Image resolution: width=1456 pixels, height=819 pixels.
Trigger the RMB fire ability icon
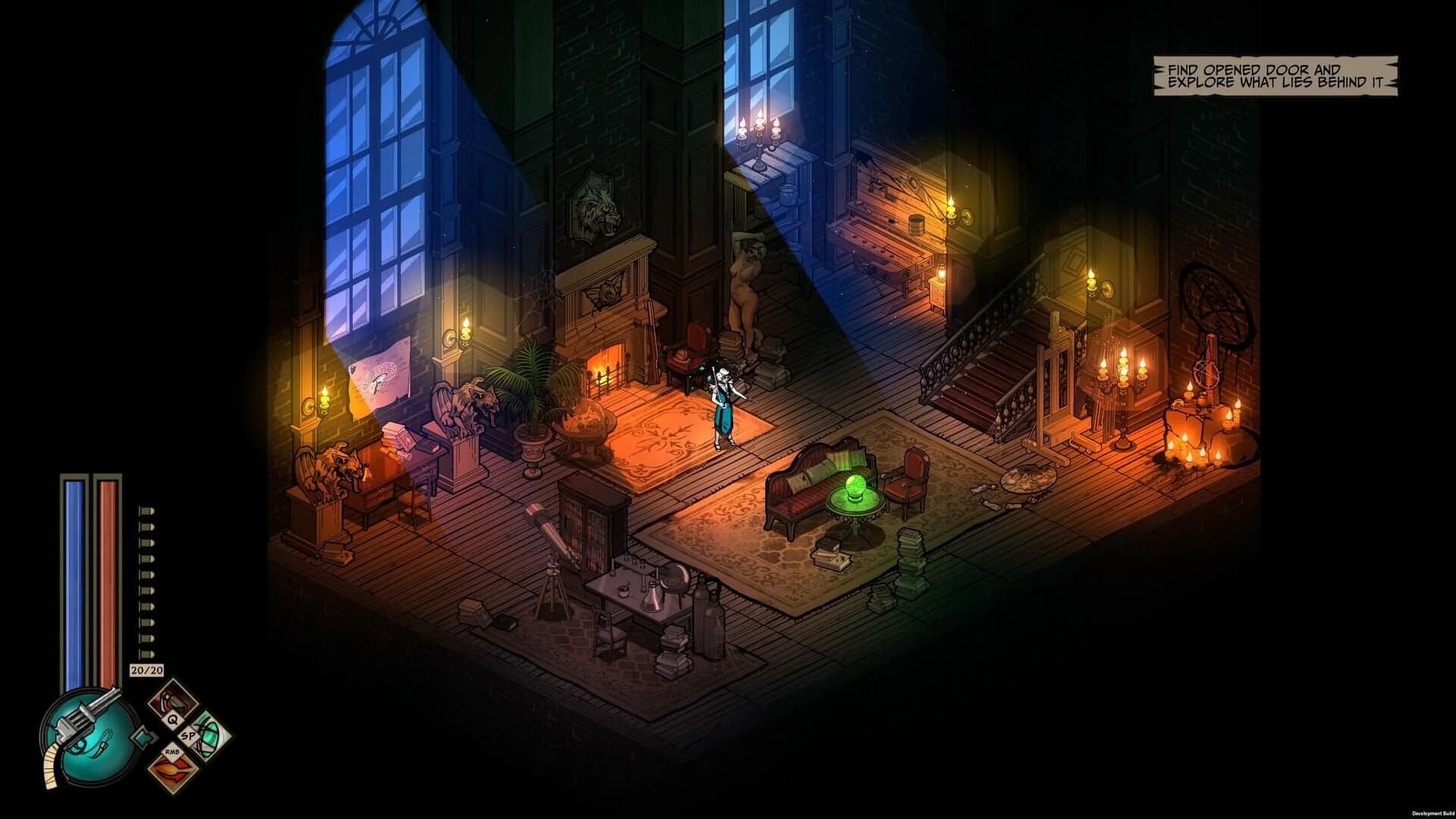click(172, 770)
